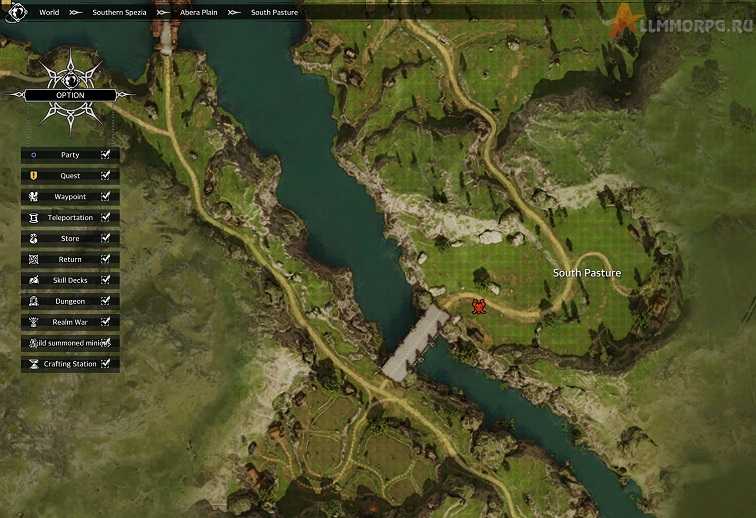Click the globe icon beside World
Image resolution: width=756 pixels, height=518 pixels.
(x=17, y=13)
